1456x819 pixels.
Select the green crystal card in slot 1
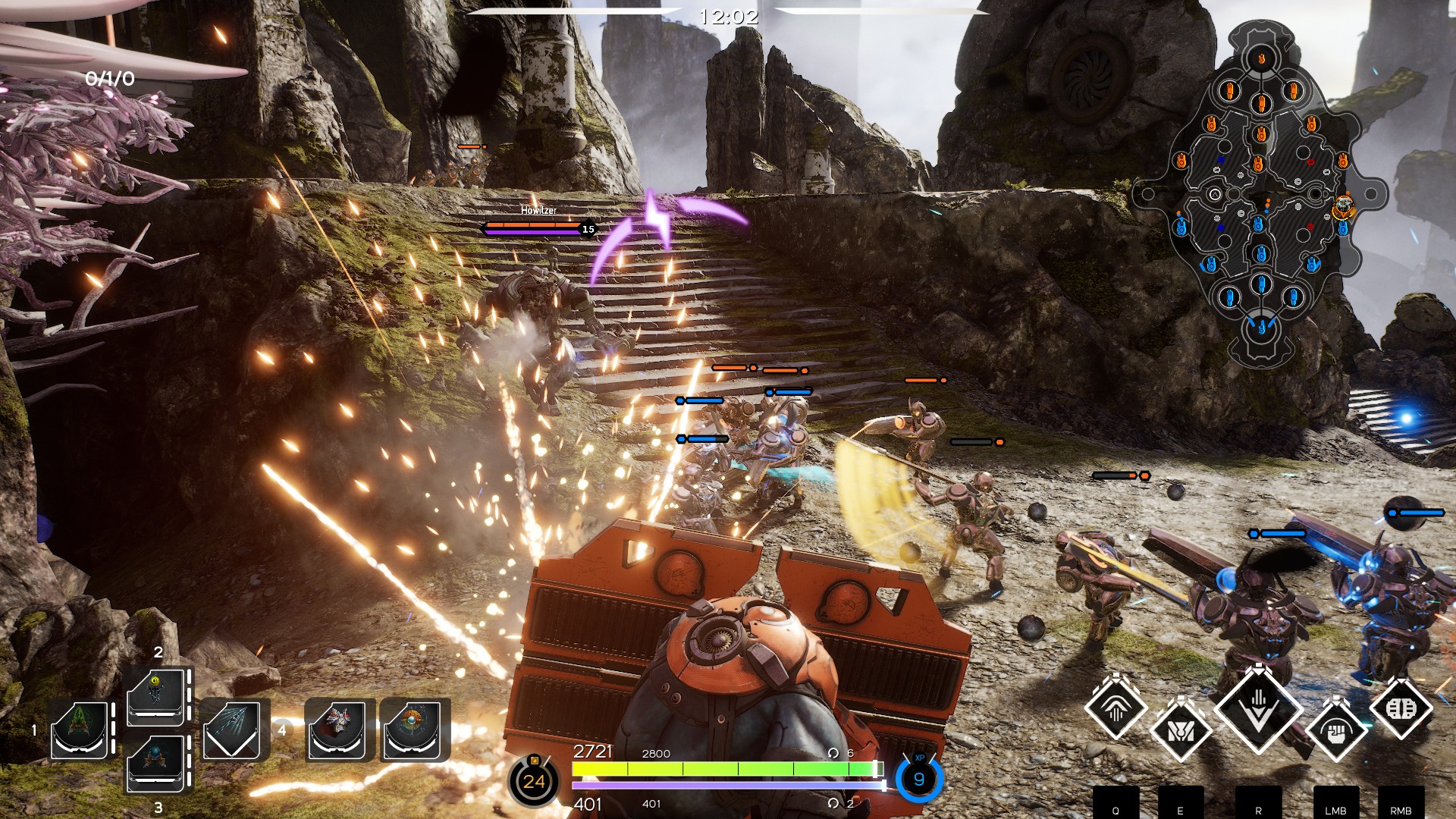pyautogui.click(x=80, y=730)
